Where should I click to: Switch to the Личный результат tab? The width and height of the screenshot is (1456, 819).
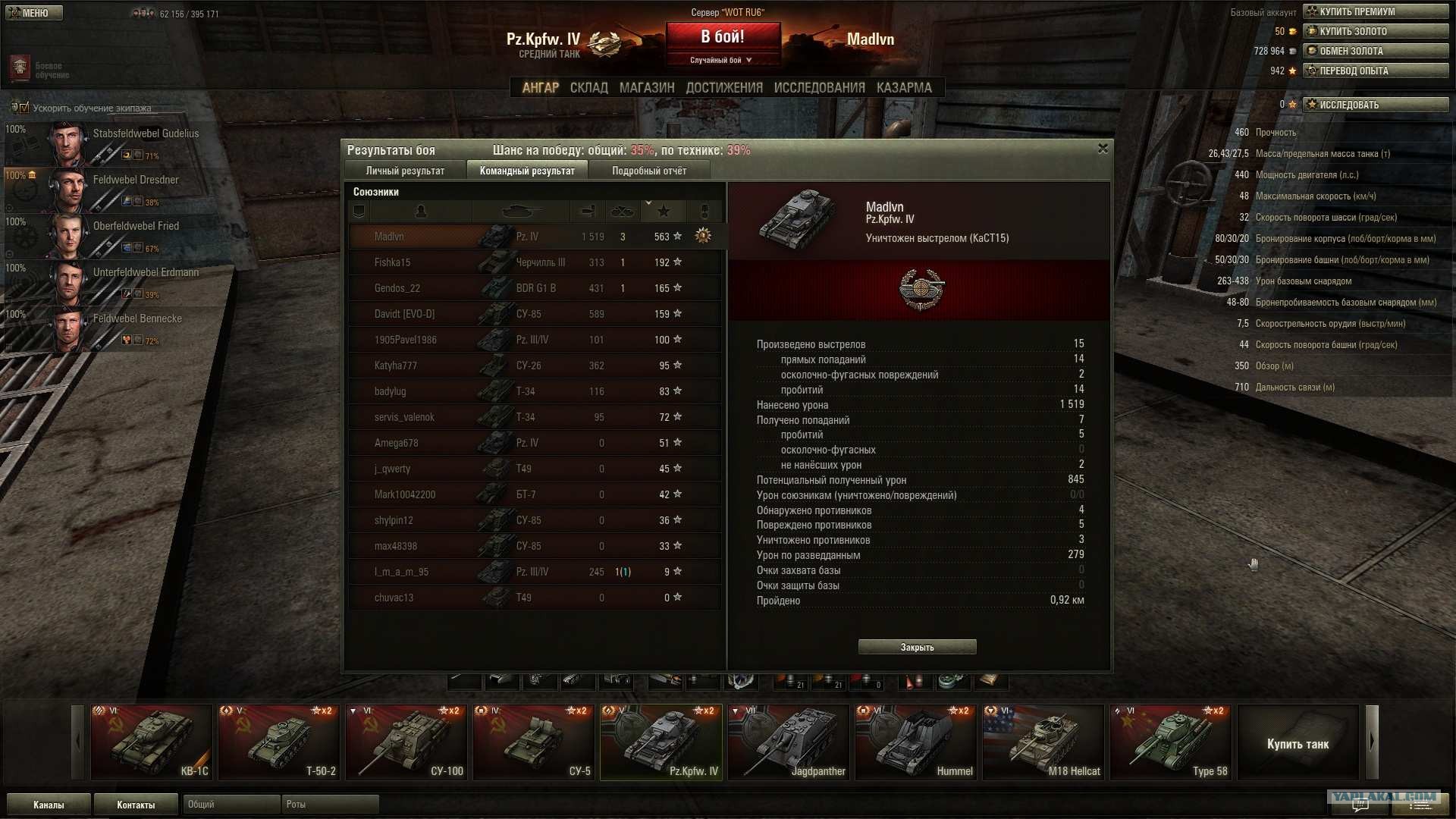(x=405, y=171)
